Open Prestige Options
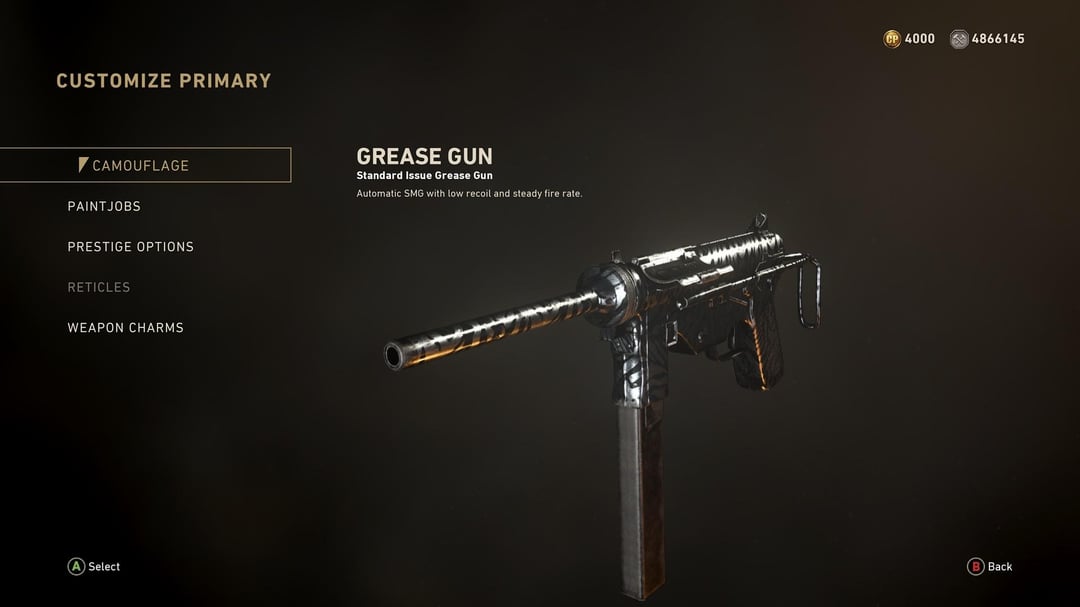1080x607 pixels. click(x=130, y=247)
